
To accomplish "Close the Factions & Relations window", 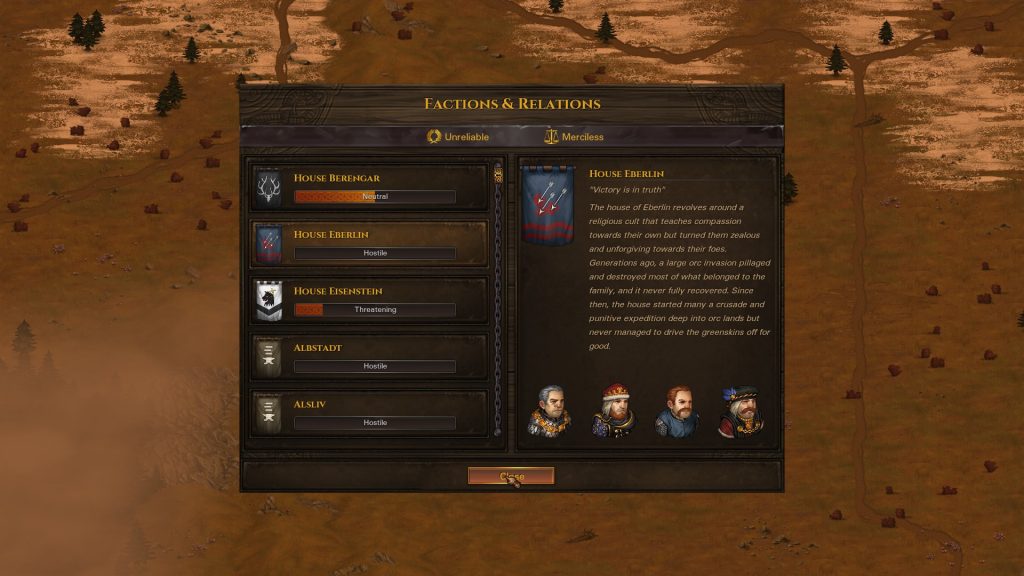I will point(510,476).
